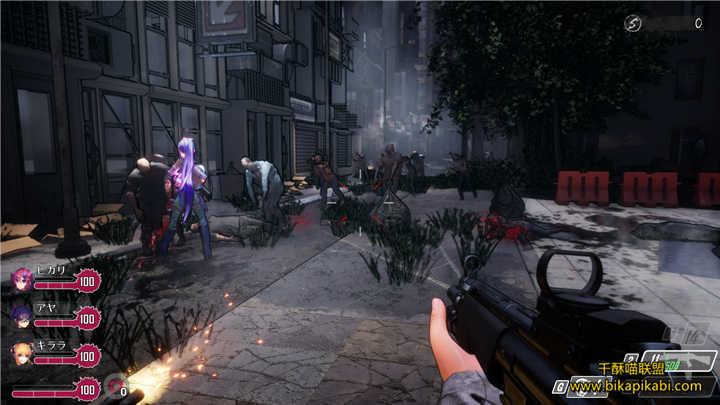Click the red medkit icon
This screenshot has width=720, height=405.
point(115,385)
